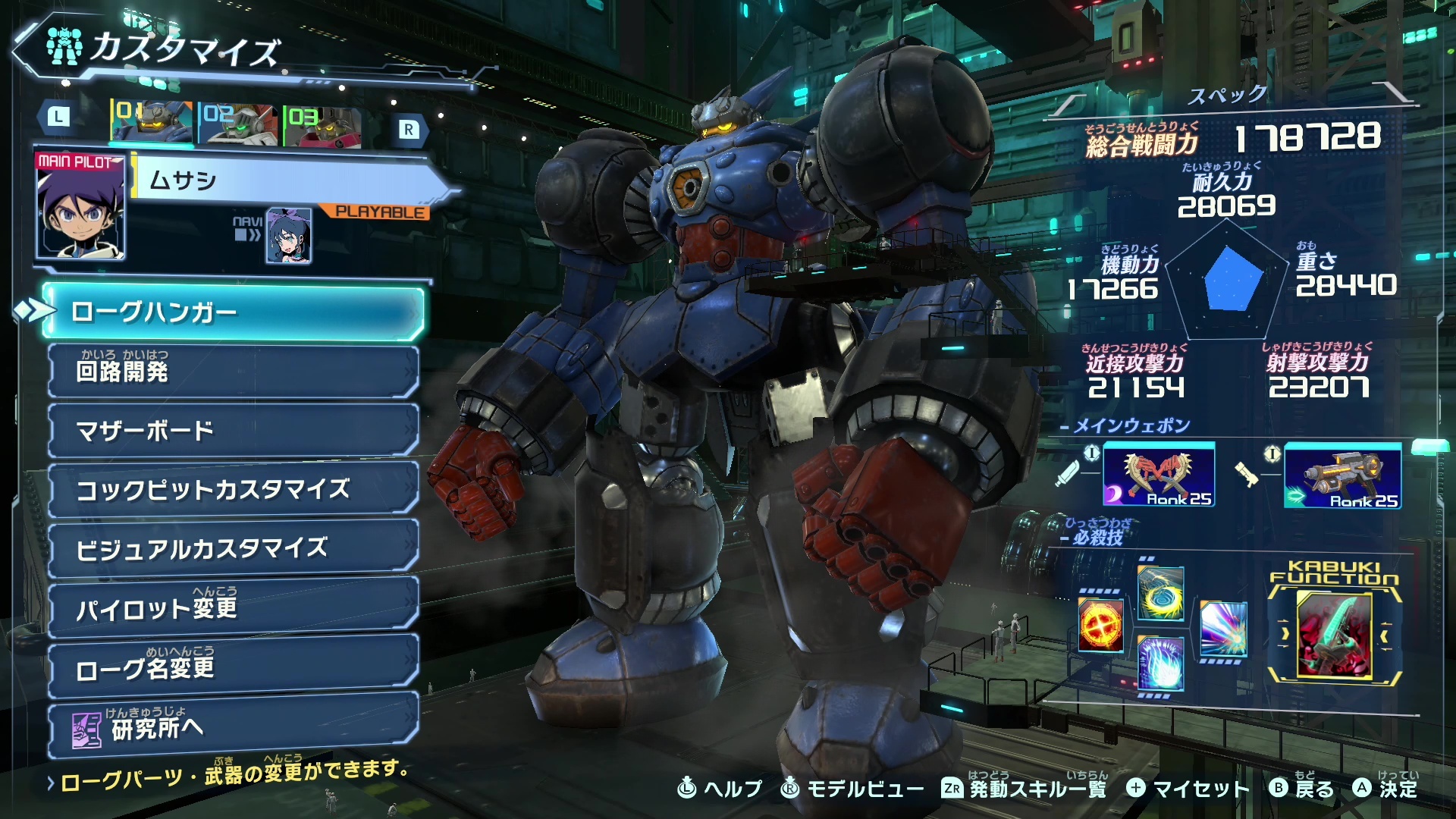Open the Kabuki Function sword icon
The image size is (1456, 819).
[1335, 635]
